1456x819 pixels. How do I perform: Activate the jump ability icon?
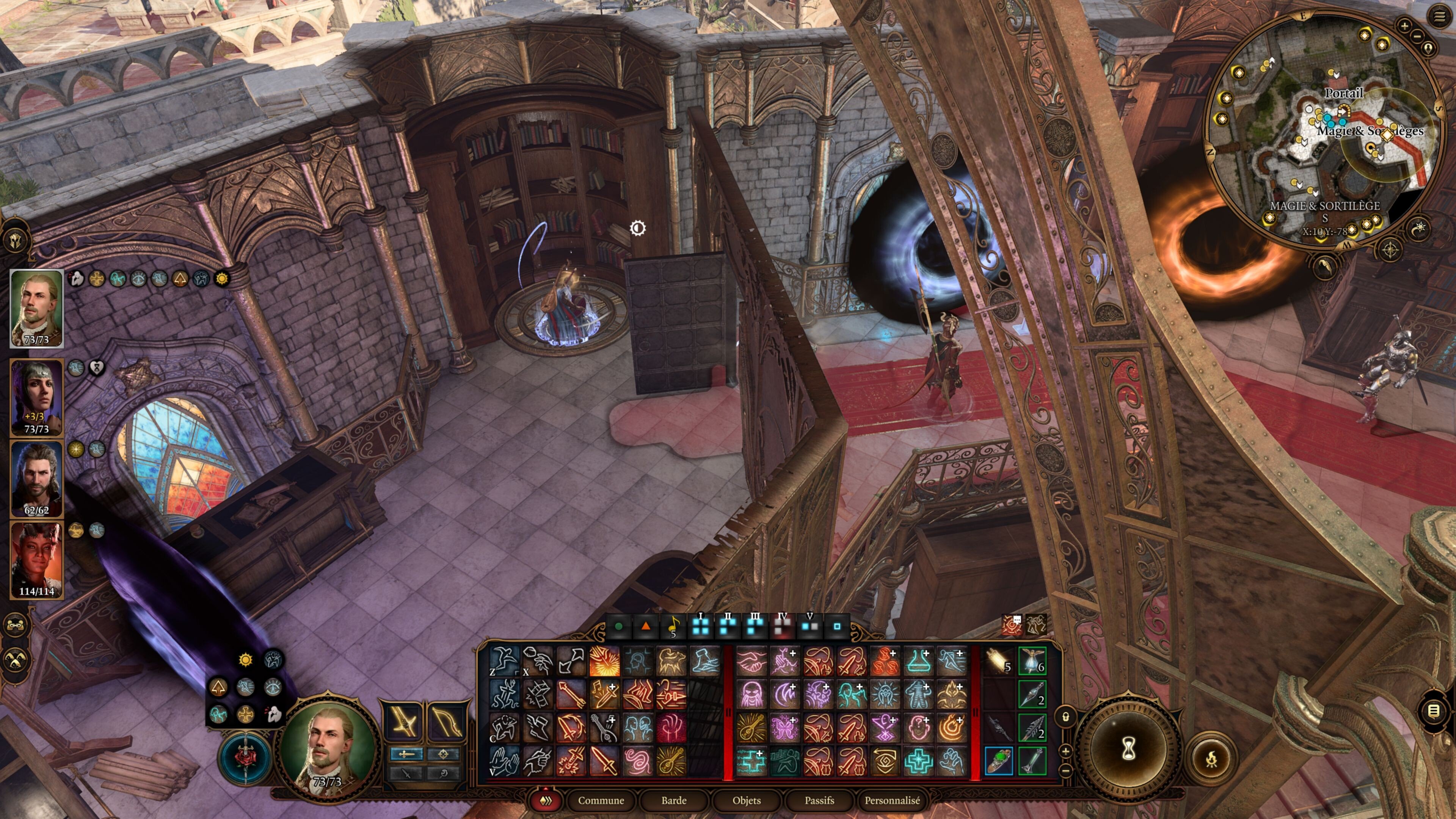(x=504, y=661)
